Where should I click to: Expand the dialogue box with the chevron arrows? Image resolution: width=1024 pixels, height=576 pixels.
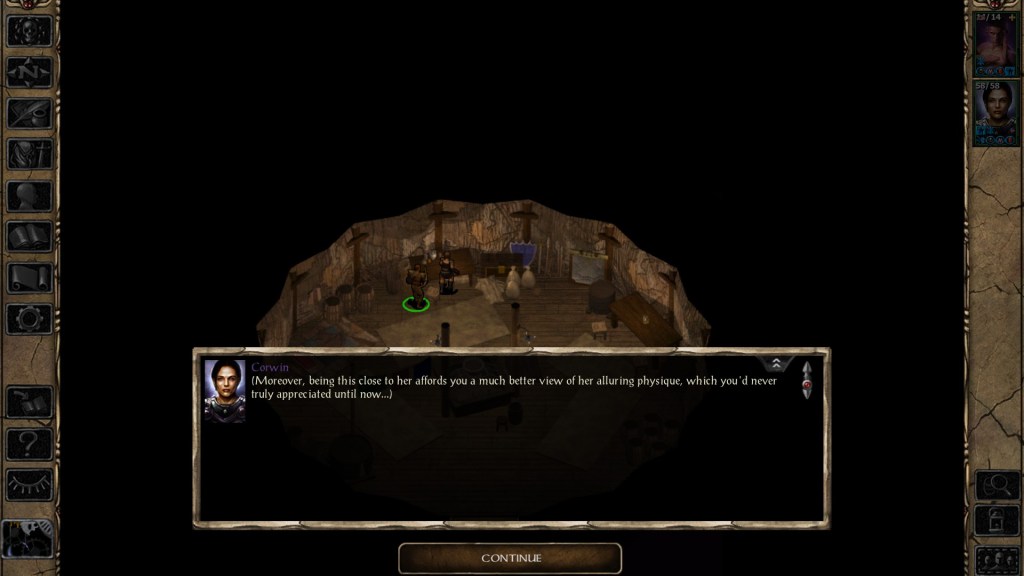tap(776, 363)
